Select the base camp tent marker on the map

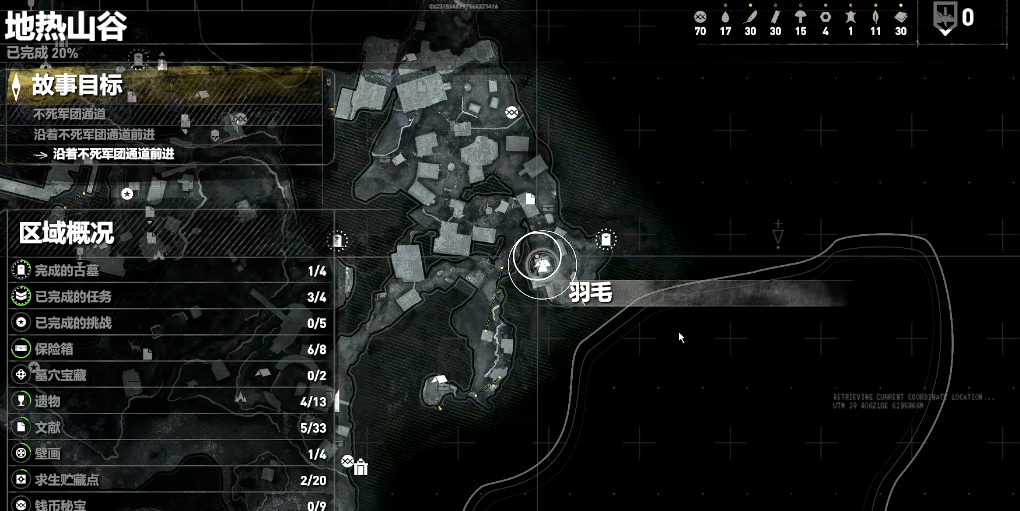[437, 380]
